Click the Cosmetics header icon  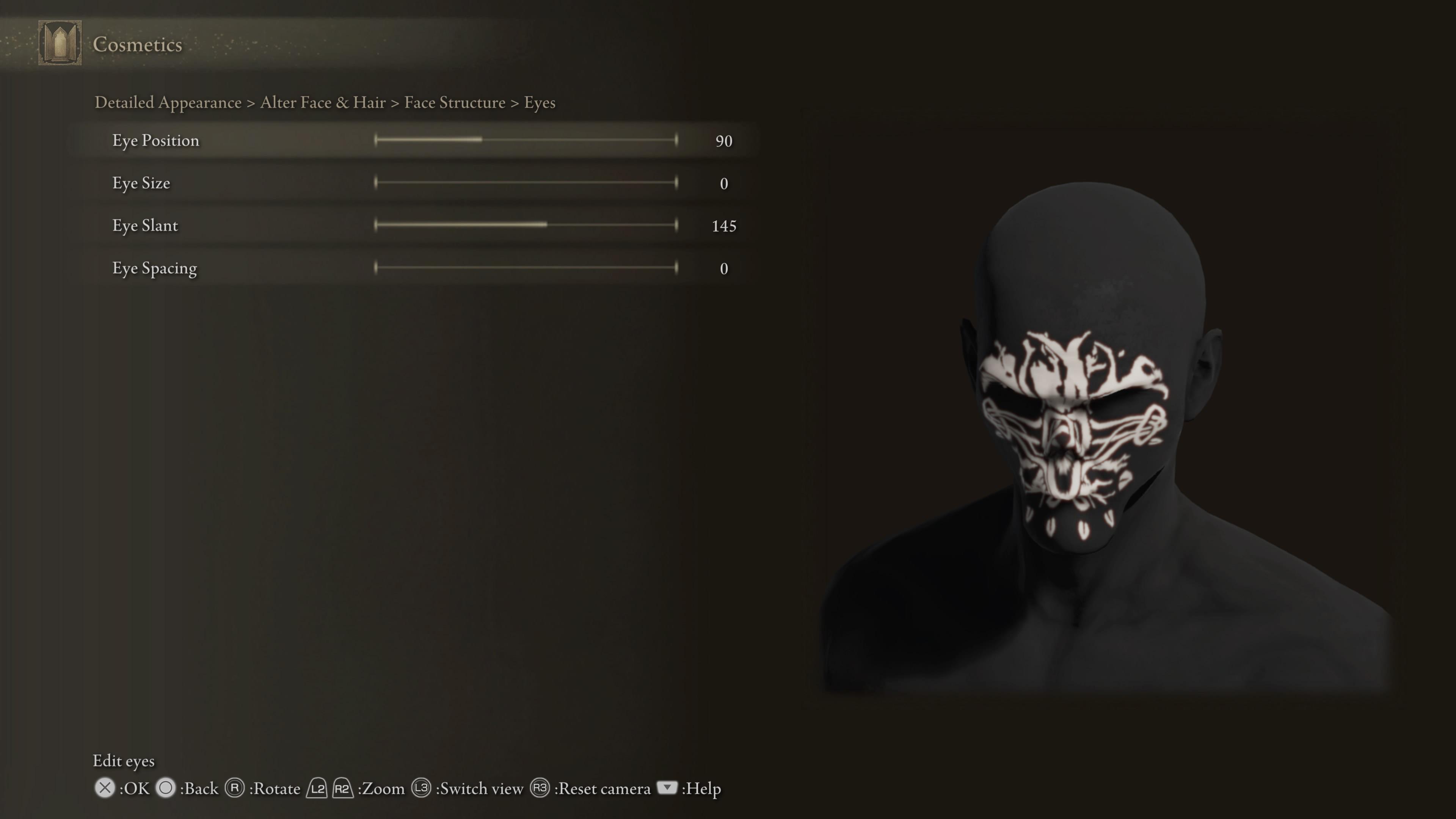(59, 44)
